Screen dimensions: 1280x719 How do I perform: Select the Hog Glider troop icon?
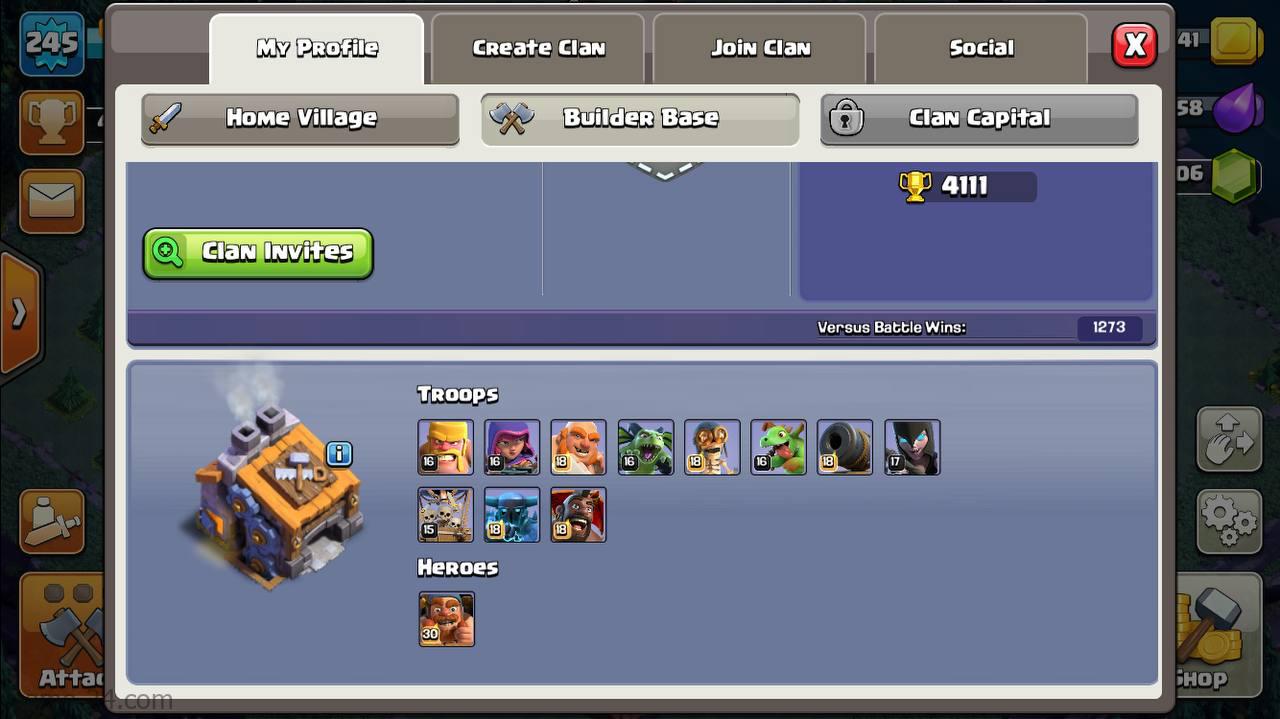(578, 515)
